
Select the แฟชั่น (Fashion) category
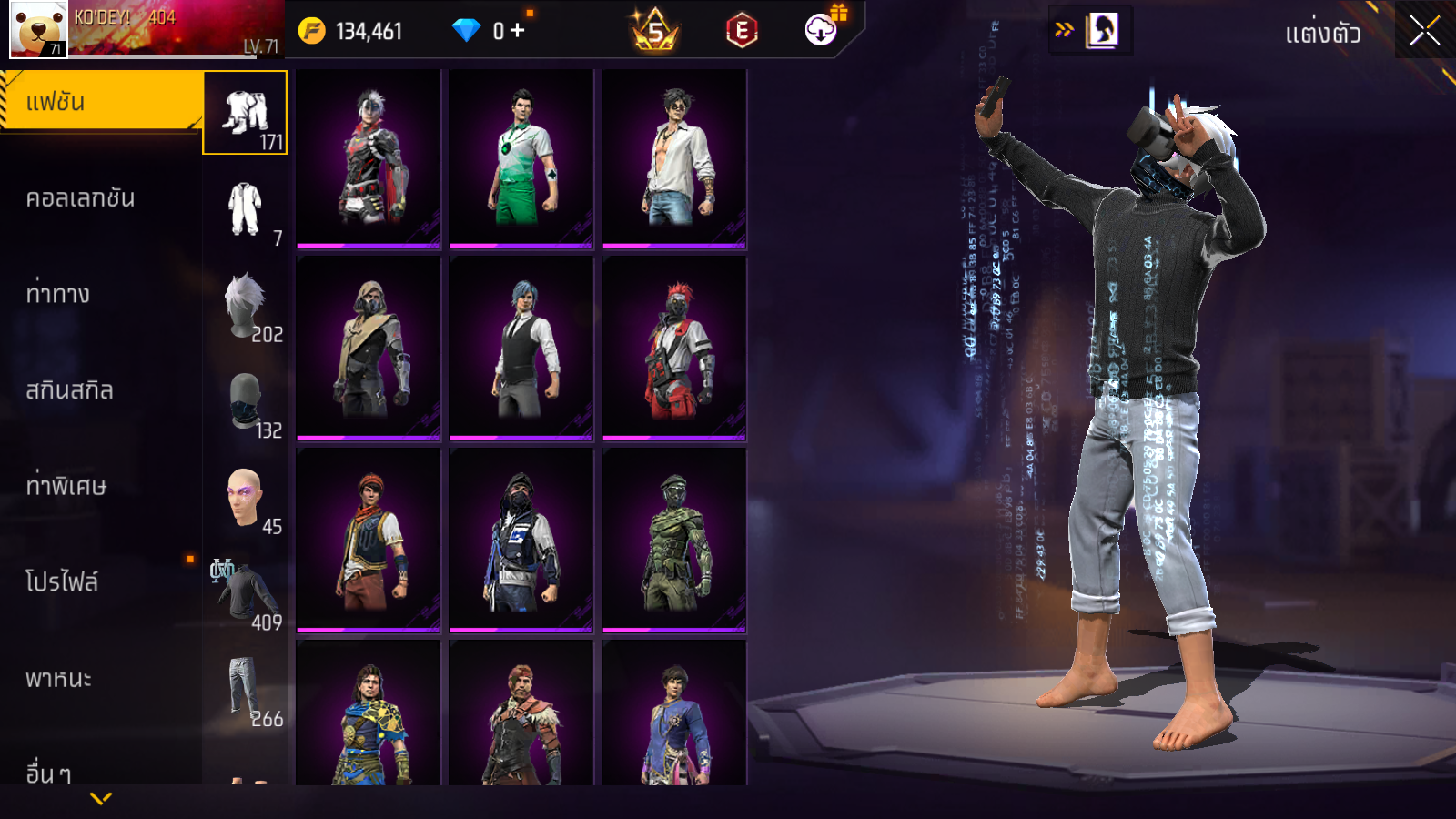(100, 102)
